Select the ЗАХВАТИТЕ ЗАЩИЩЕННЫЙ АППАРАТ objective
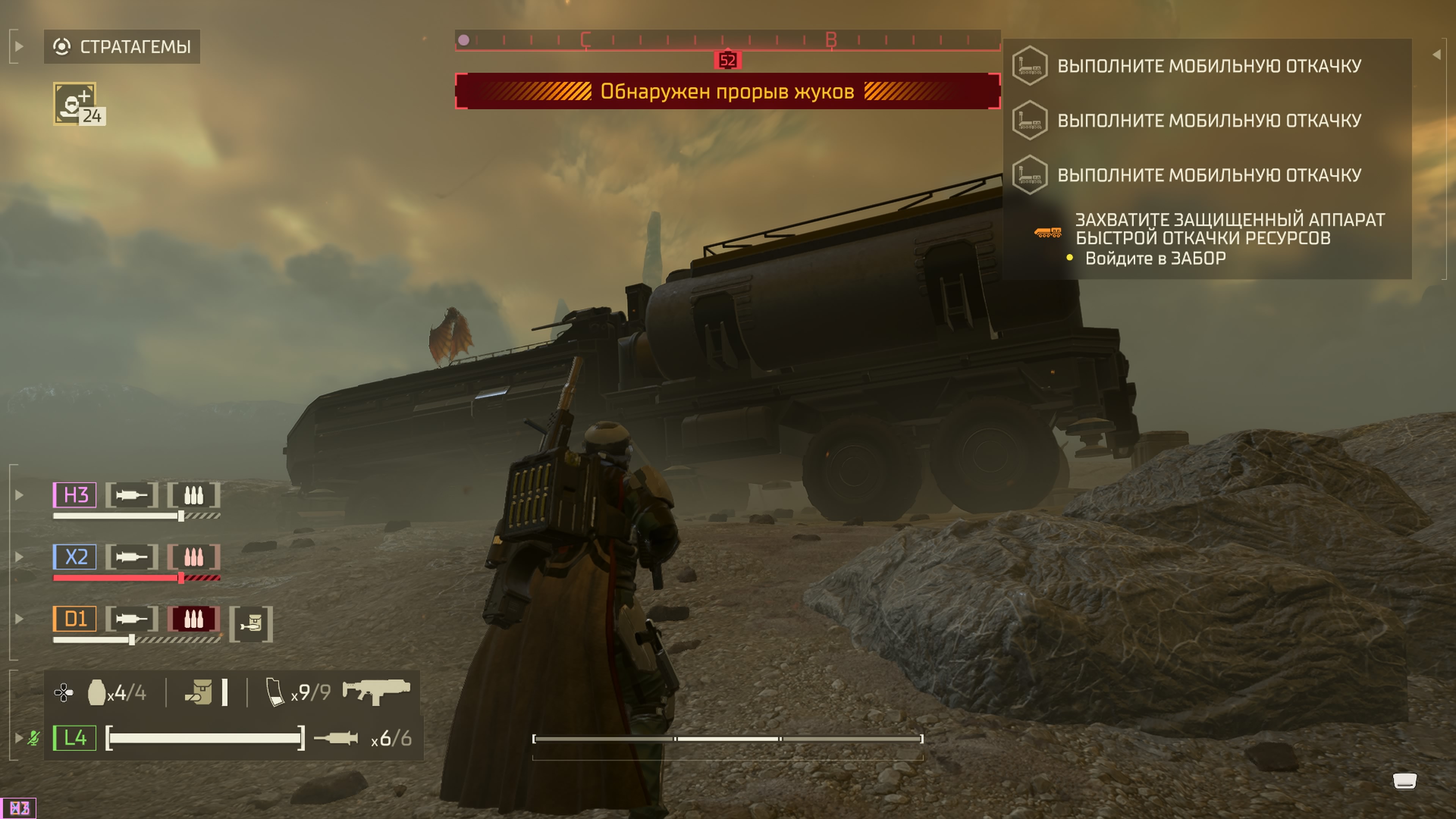 (1229, 229)
